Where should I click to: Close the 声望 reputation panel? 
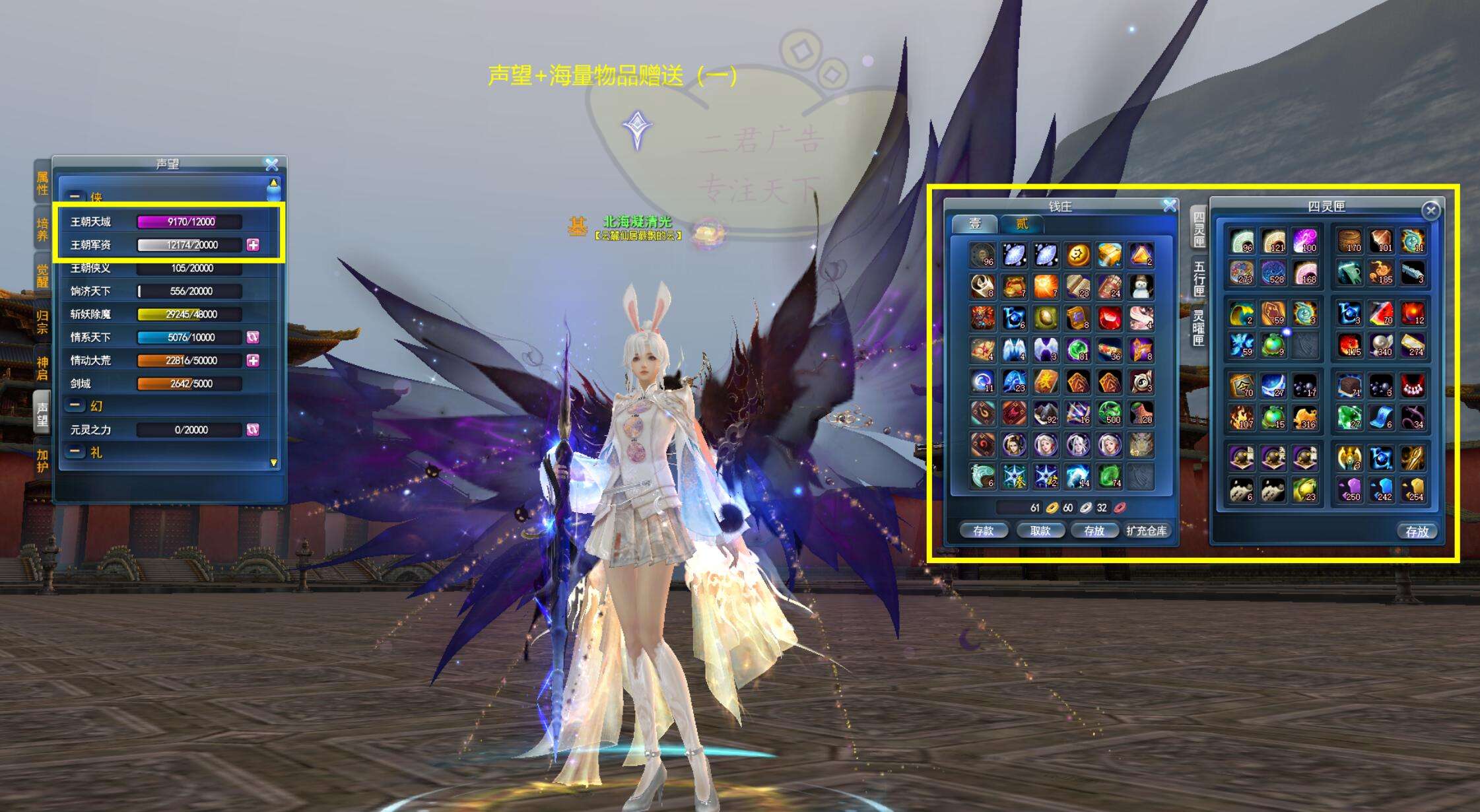pyautogui.click(x=271, y=164)
